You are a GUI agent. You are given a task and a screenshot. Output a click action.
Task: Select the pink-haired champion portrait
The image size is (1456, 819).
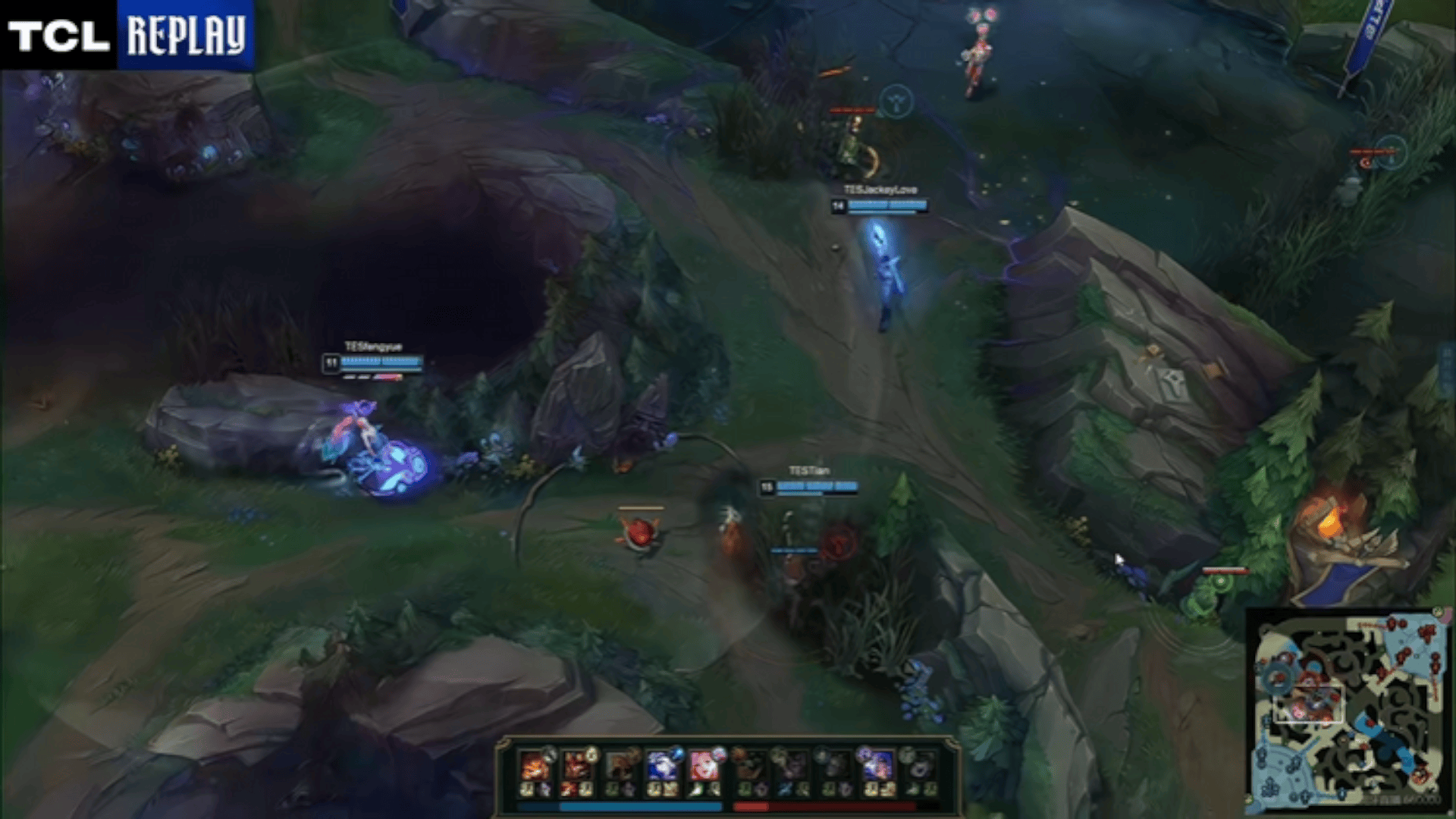(704, 767)
